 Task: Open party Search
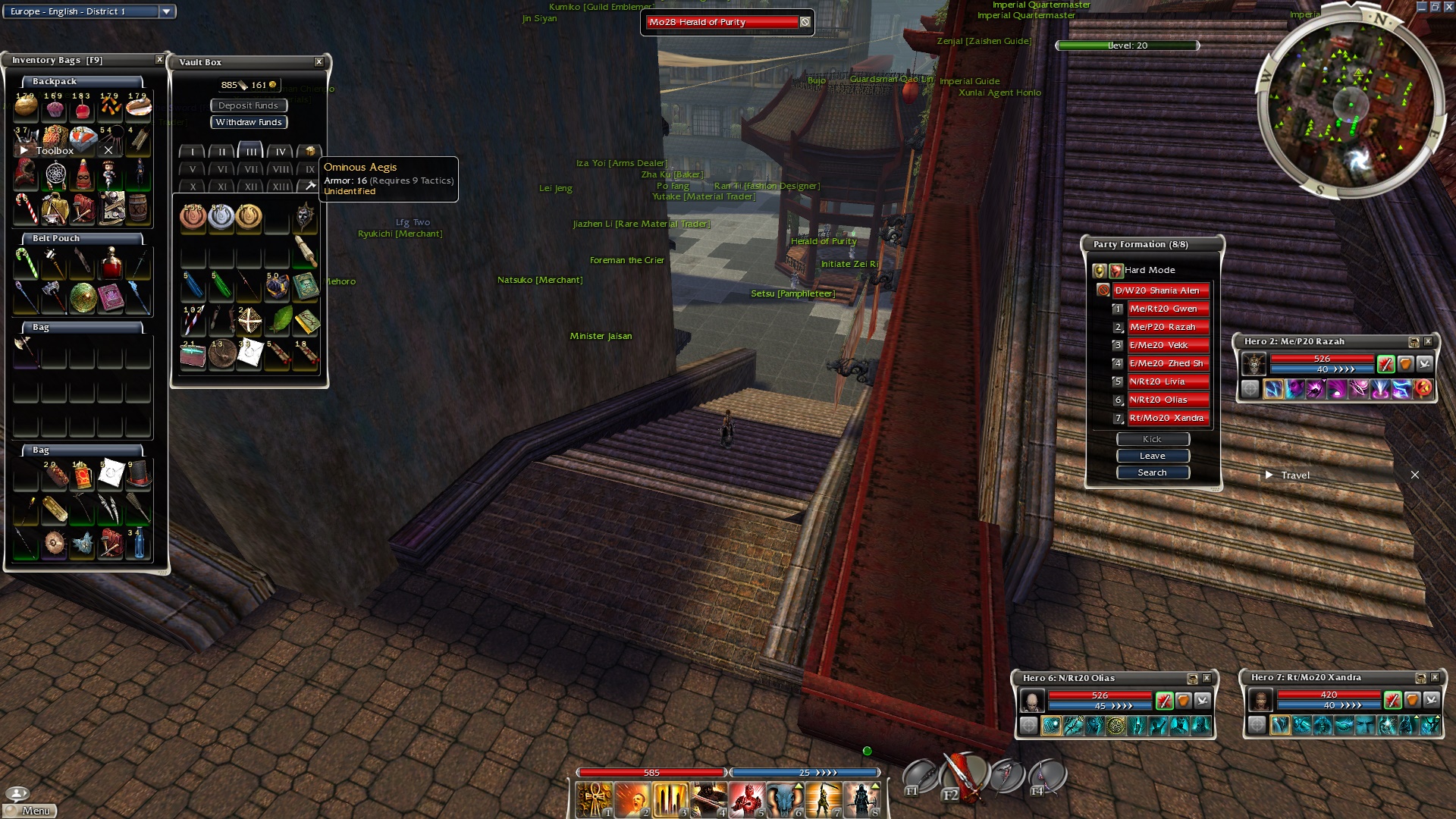tap(1152, 472)
